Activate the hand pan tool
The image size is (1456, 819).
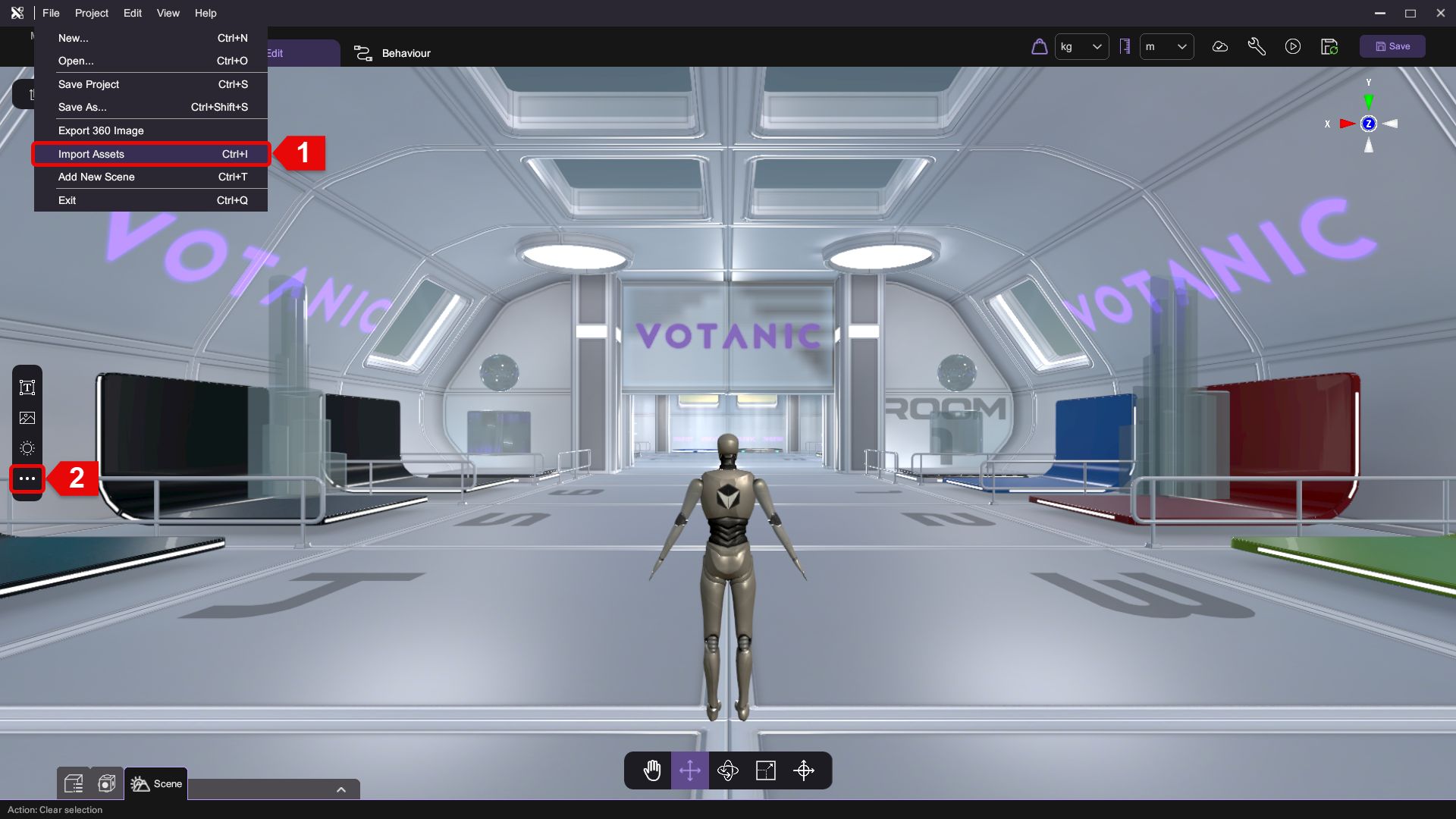pyautogui.click(x=652, y=771)
